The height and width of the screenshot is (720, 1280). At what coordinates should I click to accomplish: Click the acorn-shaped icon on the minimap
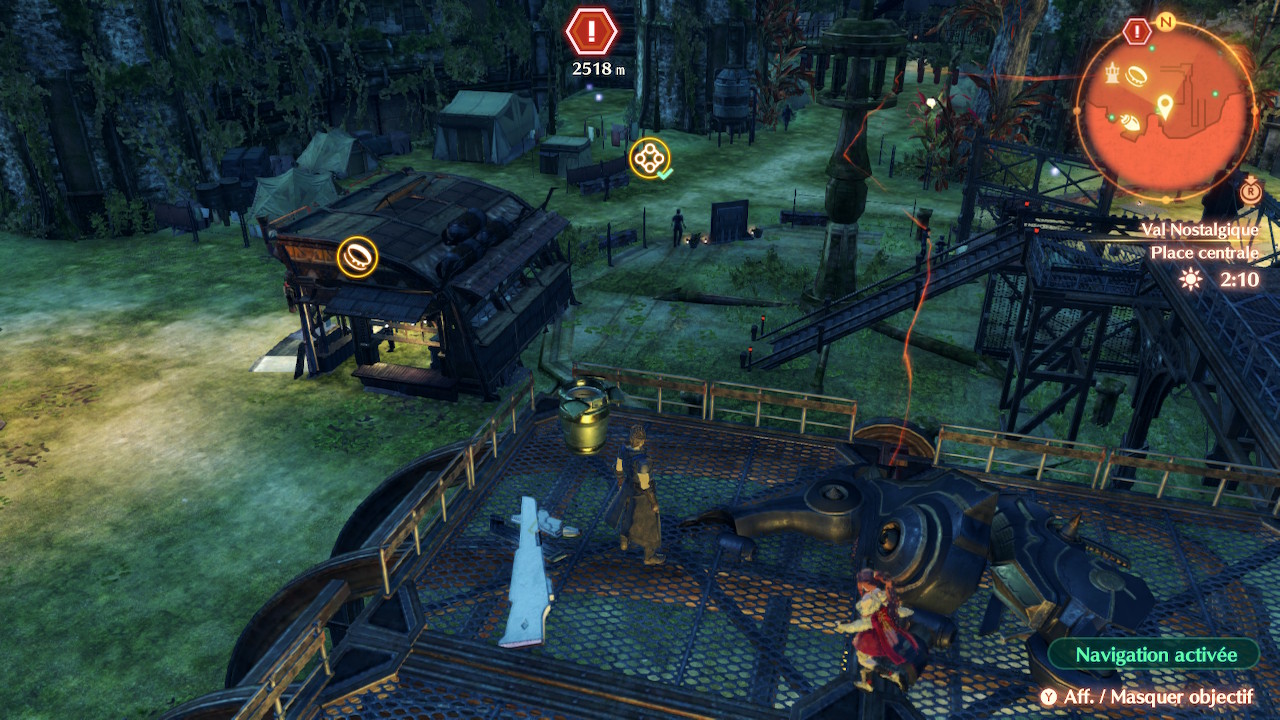[x=1129, y=121]
